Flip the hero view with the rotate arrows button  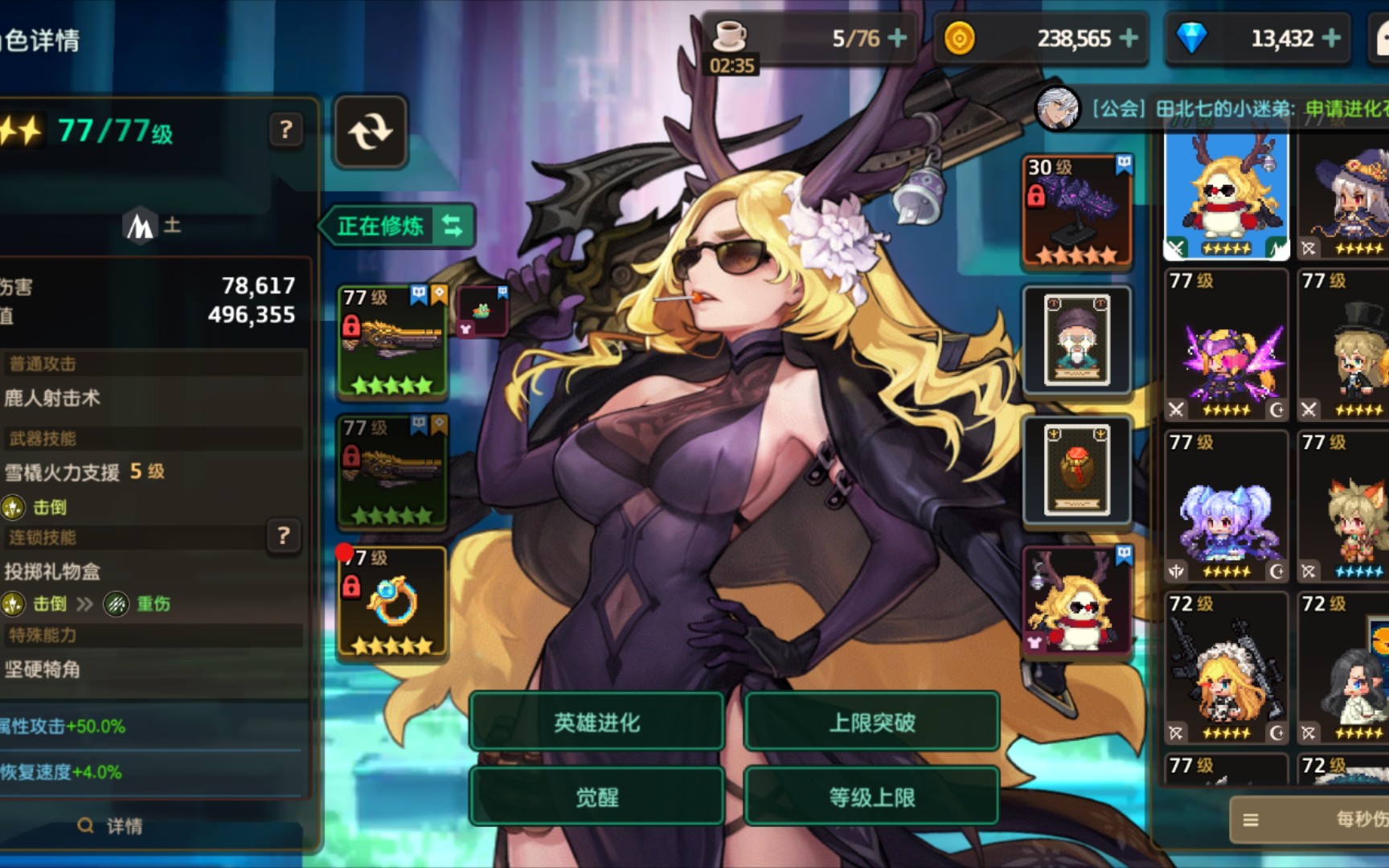(371, 132)
